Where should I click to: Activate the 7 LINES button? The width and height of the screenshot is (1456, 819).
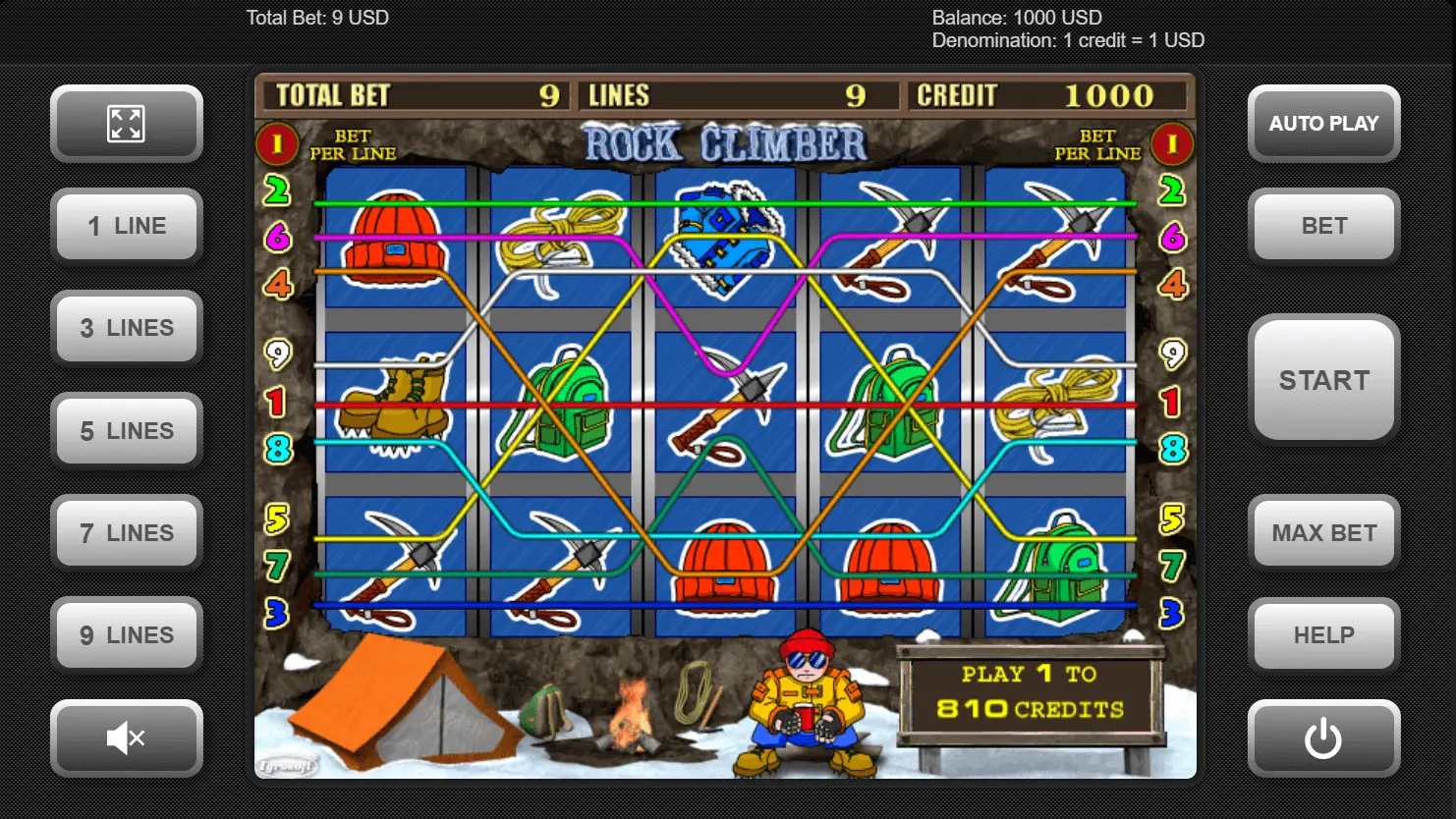(x=126, y=533)
